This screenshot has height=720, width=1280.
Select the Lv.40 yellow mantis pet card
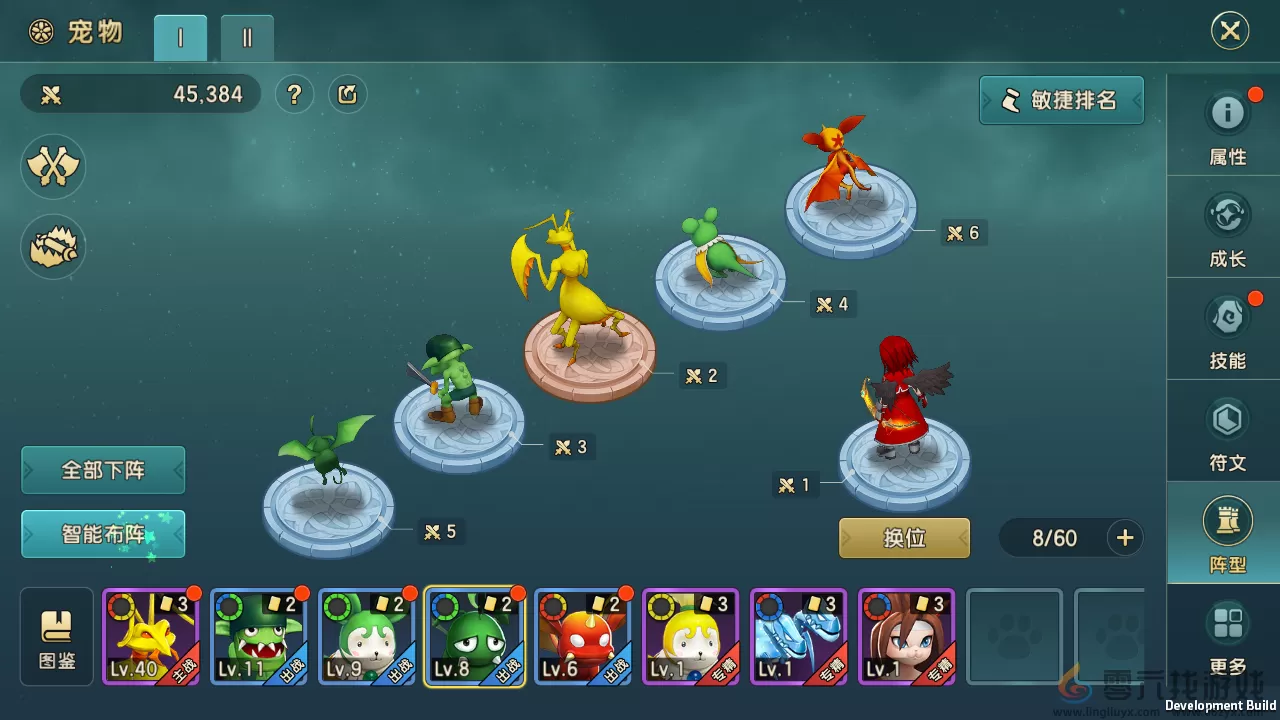tap(151, 637)
